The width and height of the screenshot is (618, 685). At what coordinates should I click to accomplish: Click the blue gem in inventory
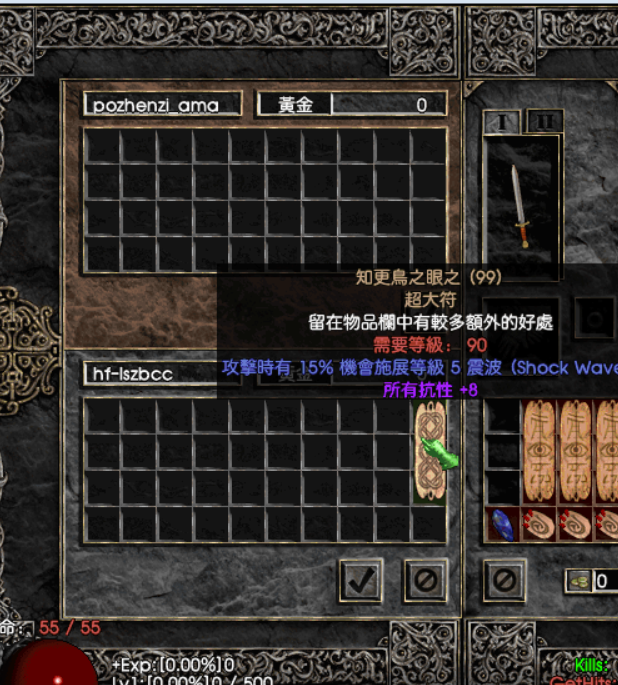coord(503,524)
